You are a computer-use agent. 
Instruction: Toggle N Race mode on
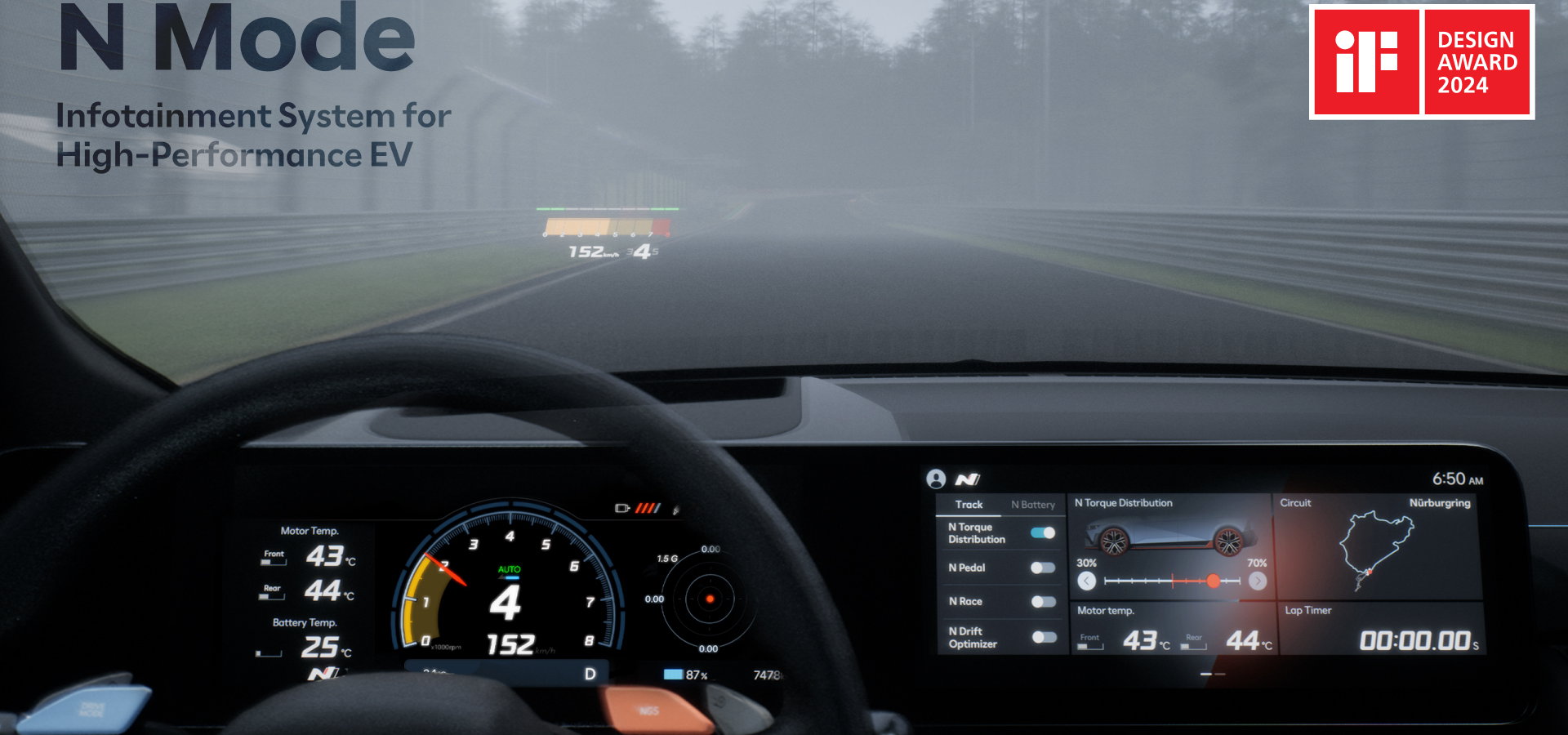coord(1043,602)
